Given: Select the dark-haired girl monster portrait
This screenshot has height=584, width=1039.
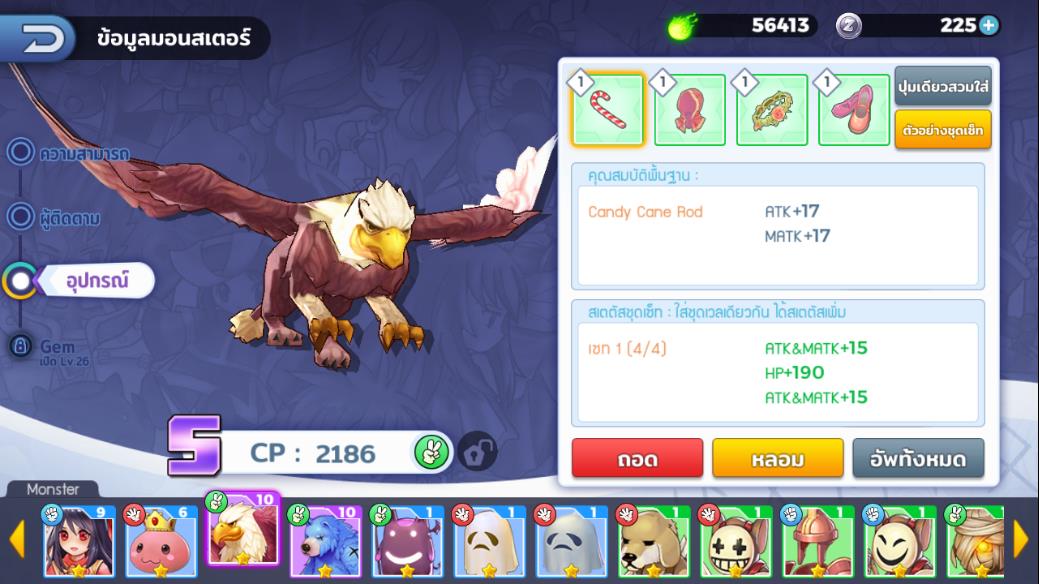Looking at the screenshot, I should pos(79,541).
